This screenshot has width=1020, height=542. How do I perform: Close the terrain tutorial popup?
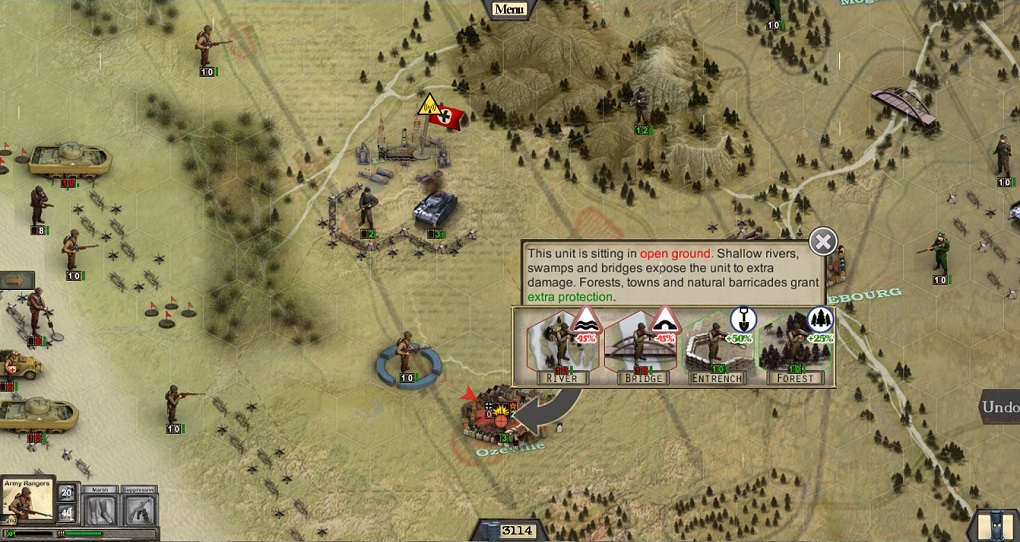(x=822, y=241)
